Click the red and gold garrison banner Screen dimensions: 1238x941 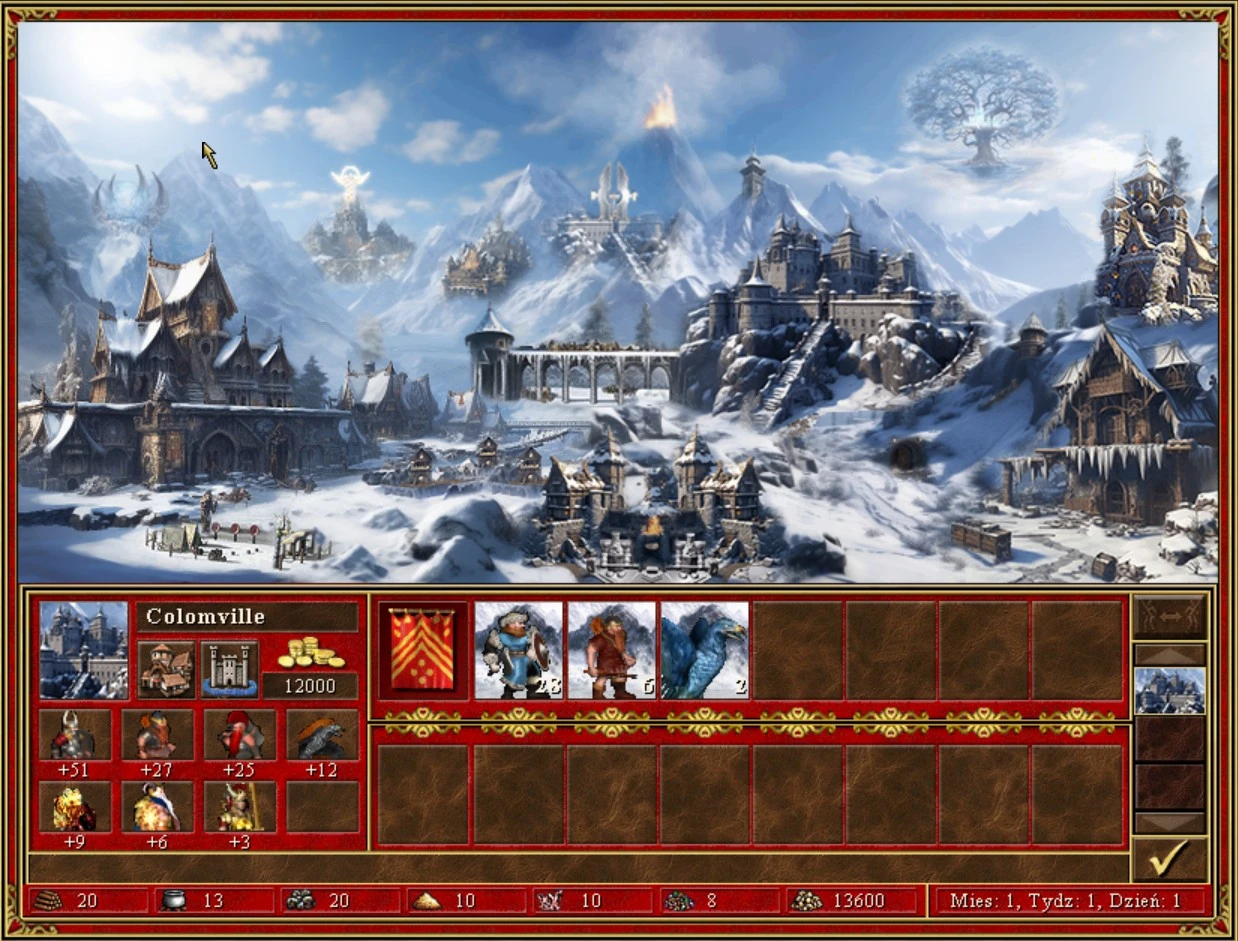point(424,649)
